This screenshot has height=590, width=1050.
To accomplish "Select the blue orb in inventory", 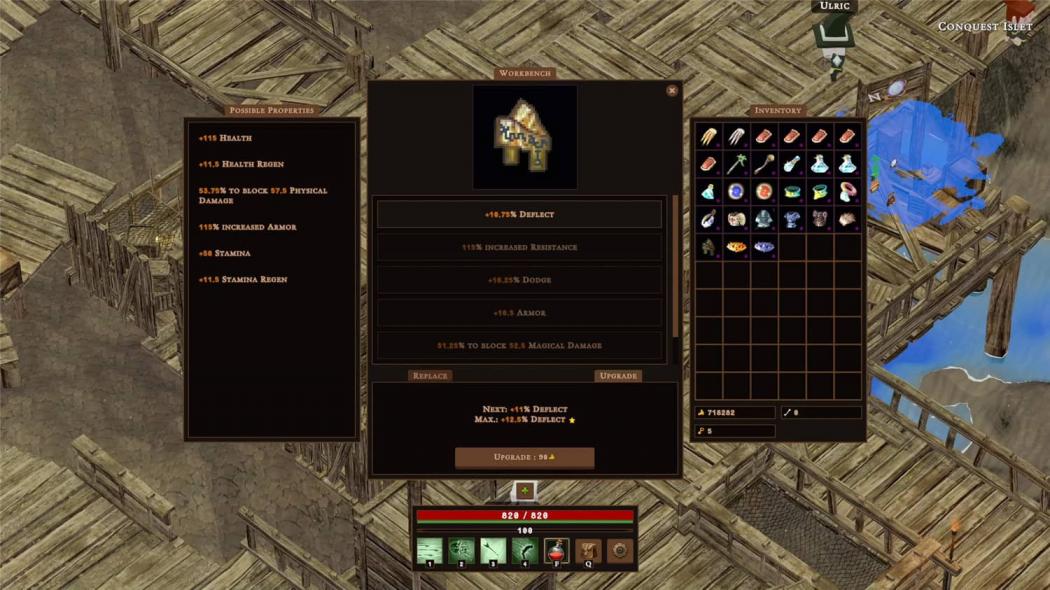I will (736, 191).
